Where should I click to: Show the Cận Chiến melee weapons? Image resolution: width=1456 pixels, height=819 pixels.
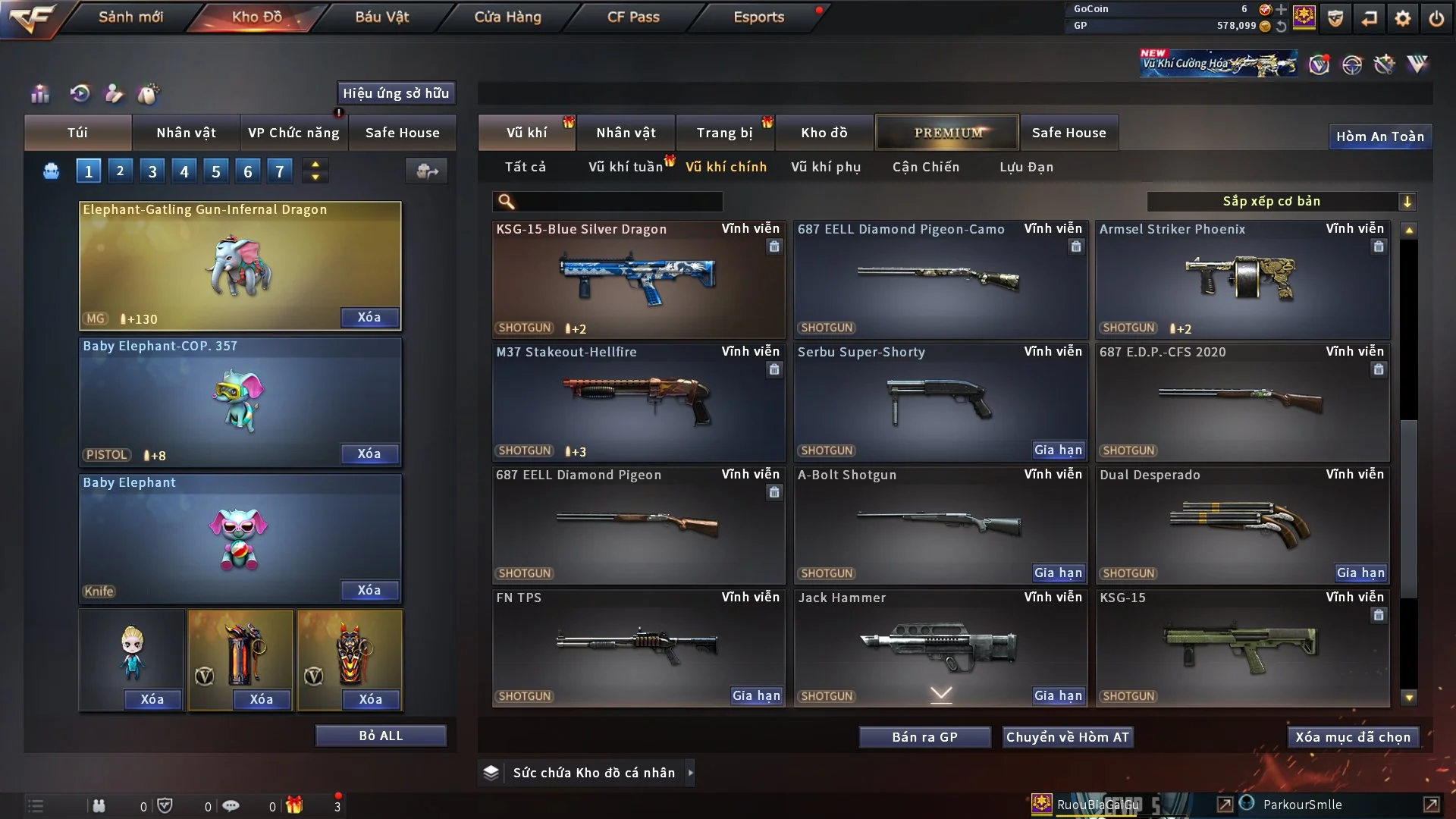(925, 167)
